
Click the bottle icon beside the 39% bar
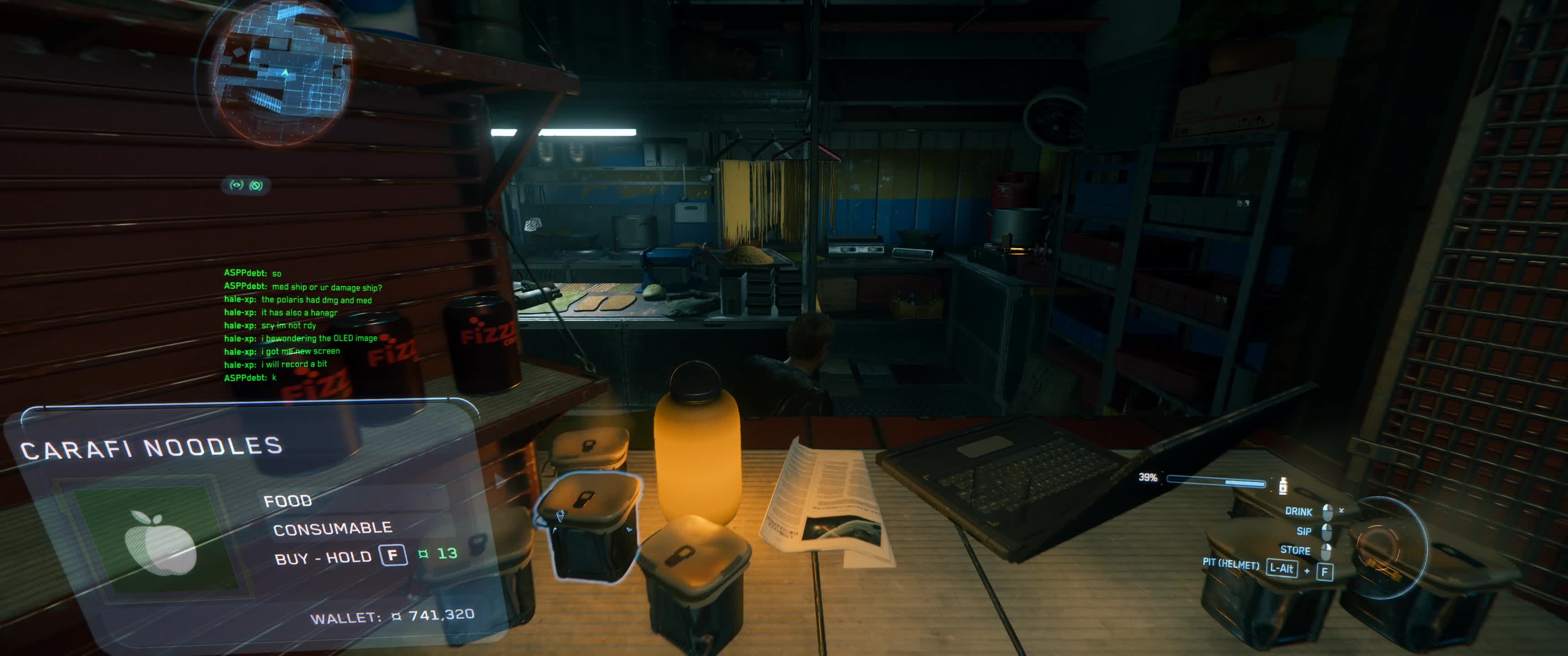click(1283, 486)
